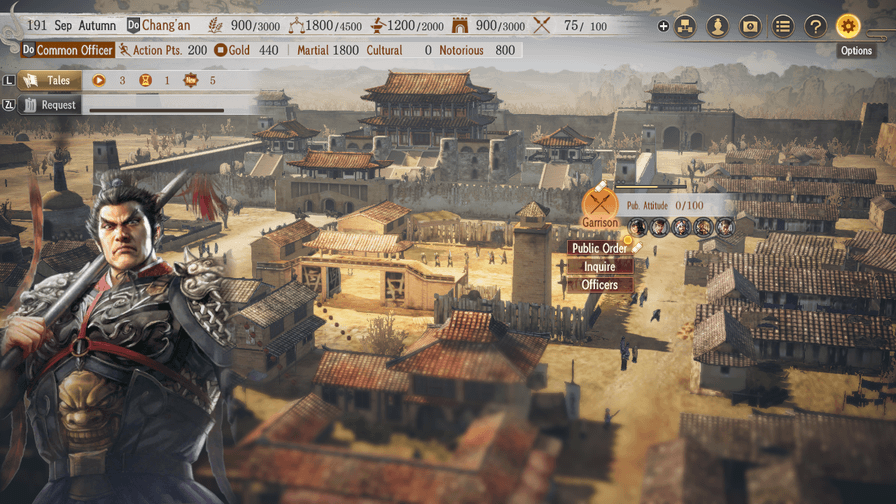Choose the Public Order command
This screenshot has width=896, height=504.
600,249
